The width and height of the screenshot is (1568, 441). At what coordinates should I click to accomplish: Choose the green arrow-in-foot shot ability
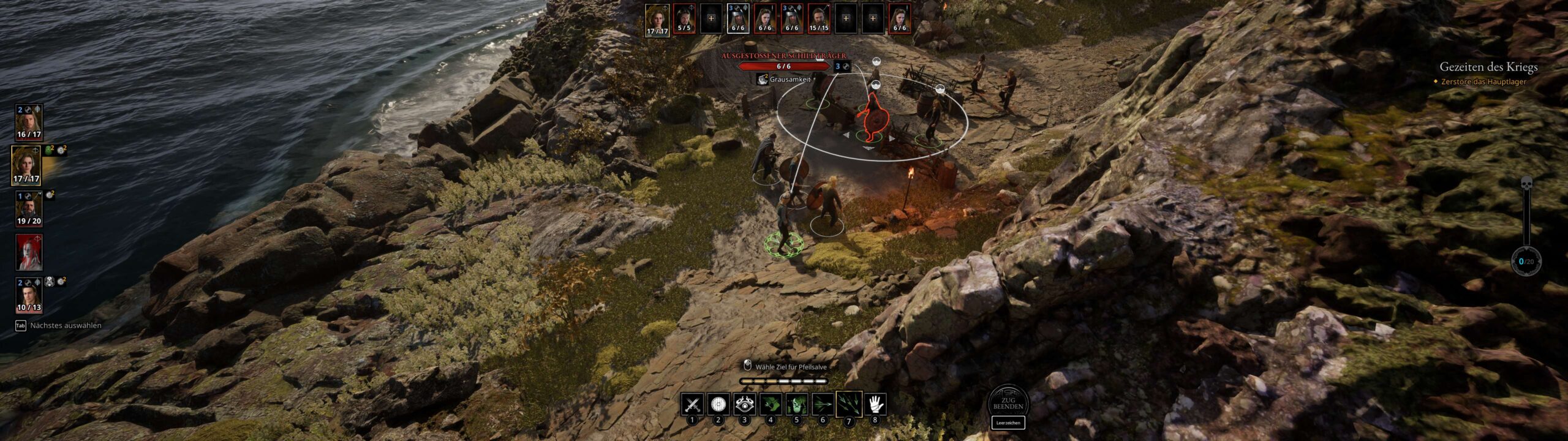pyautogui.click(x=771, y=404)
